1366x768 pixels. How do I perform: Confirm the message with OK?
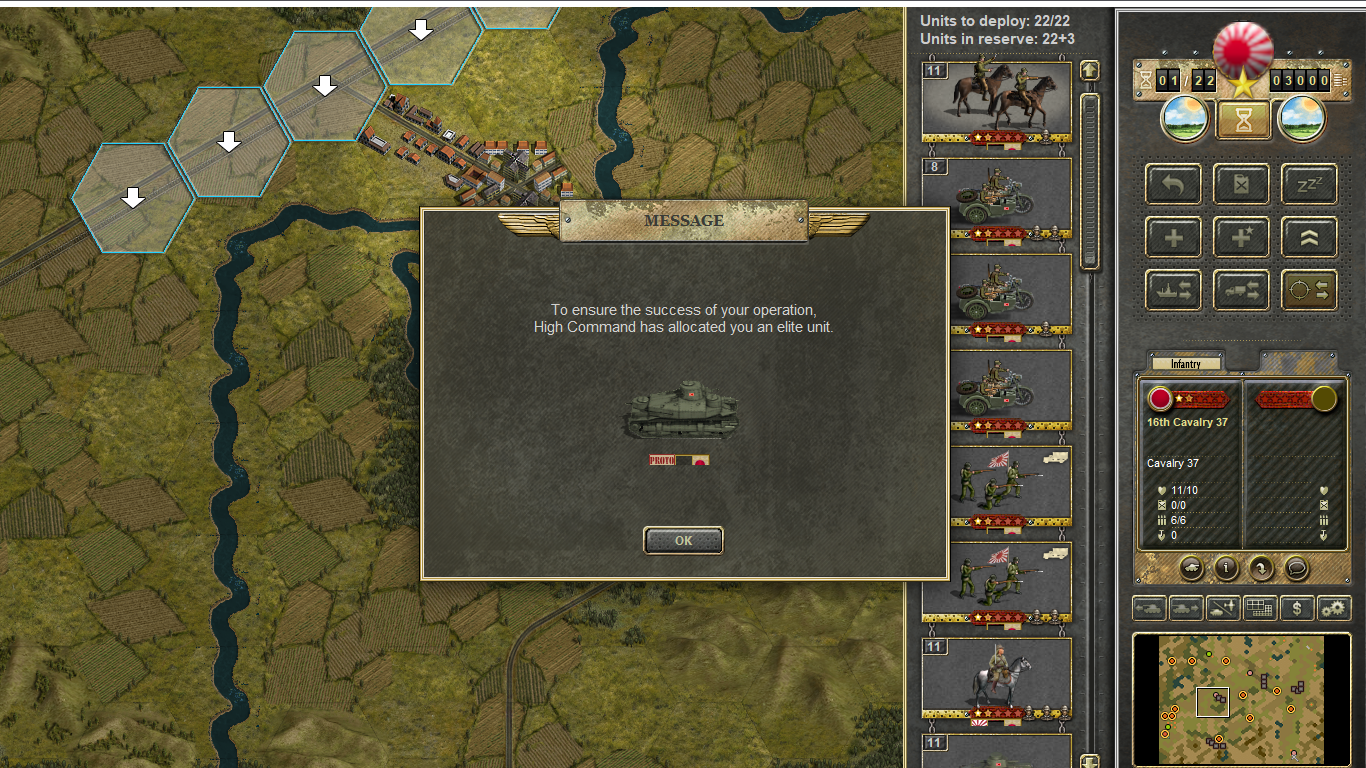pyautogui.click(x=683, y=540)
